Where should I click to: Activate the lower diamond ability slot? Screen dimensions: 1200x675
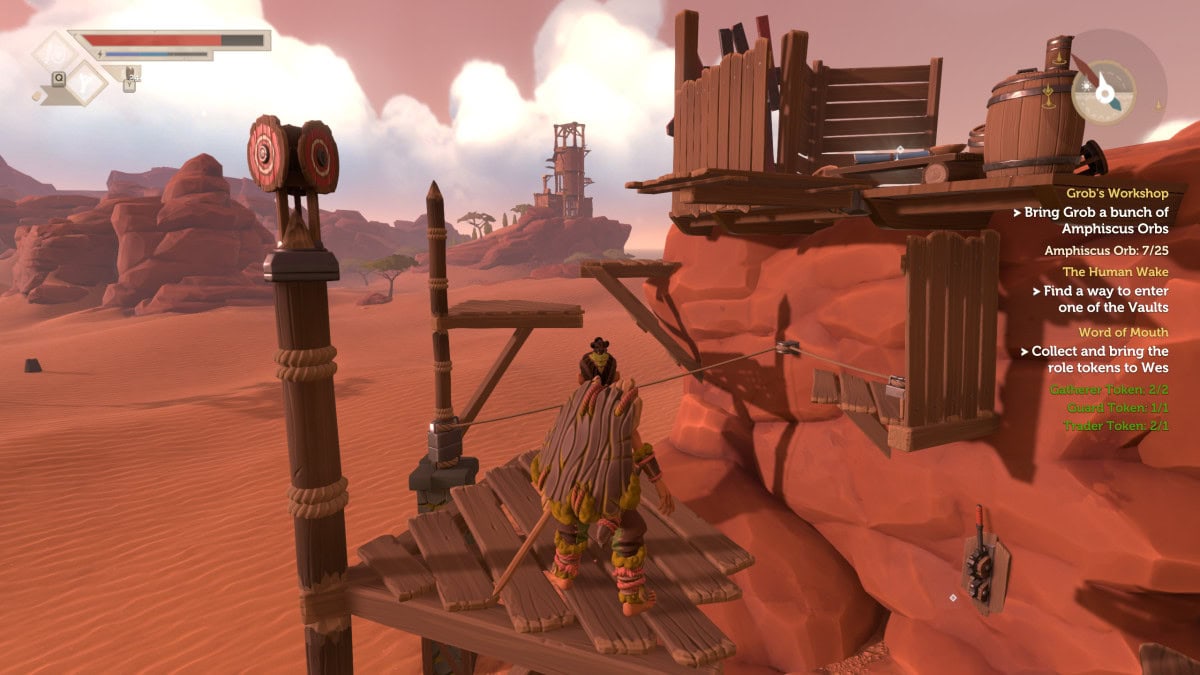pyautogui.click(x=86, y=81)
